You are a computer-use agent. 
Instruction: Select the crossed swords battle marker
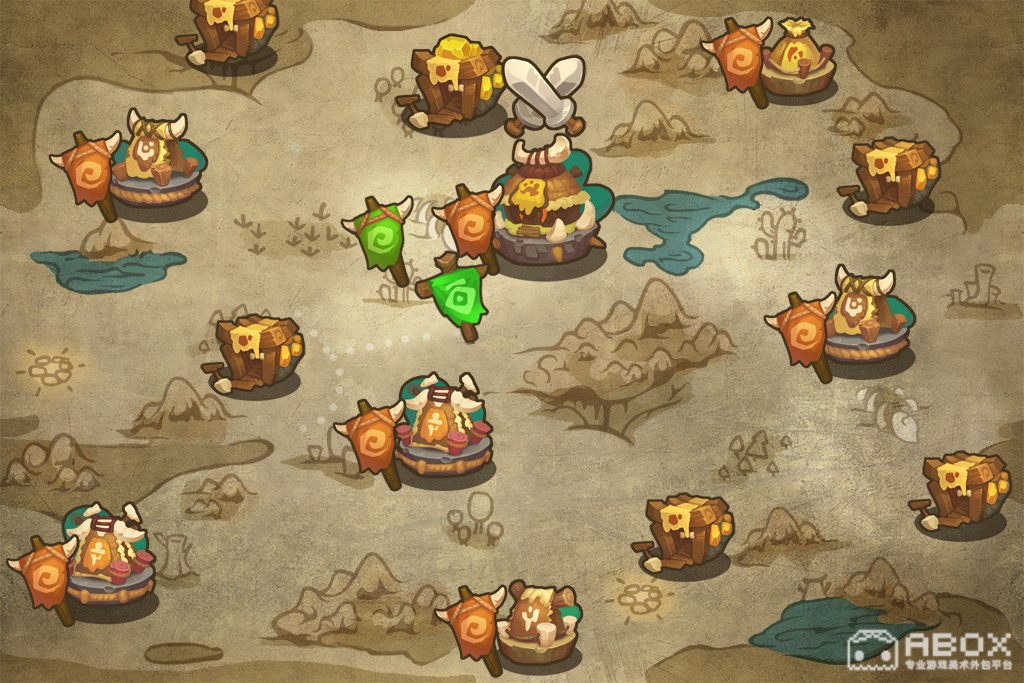pyautogui.click(x=543, y=91)
